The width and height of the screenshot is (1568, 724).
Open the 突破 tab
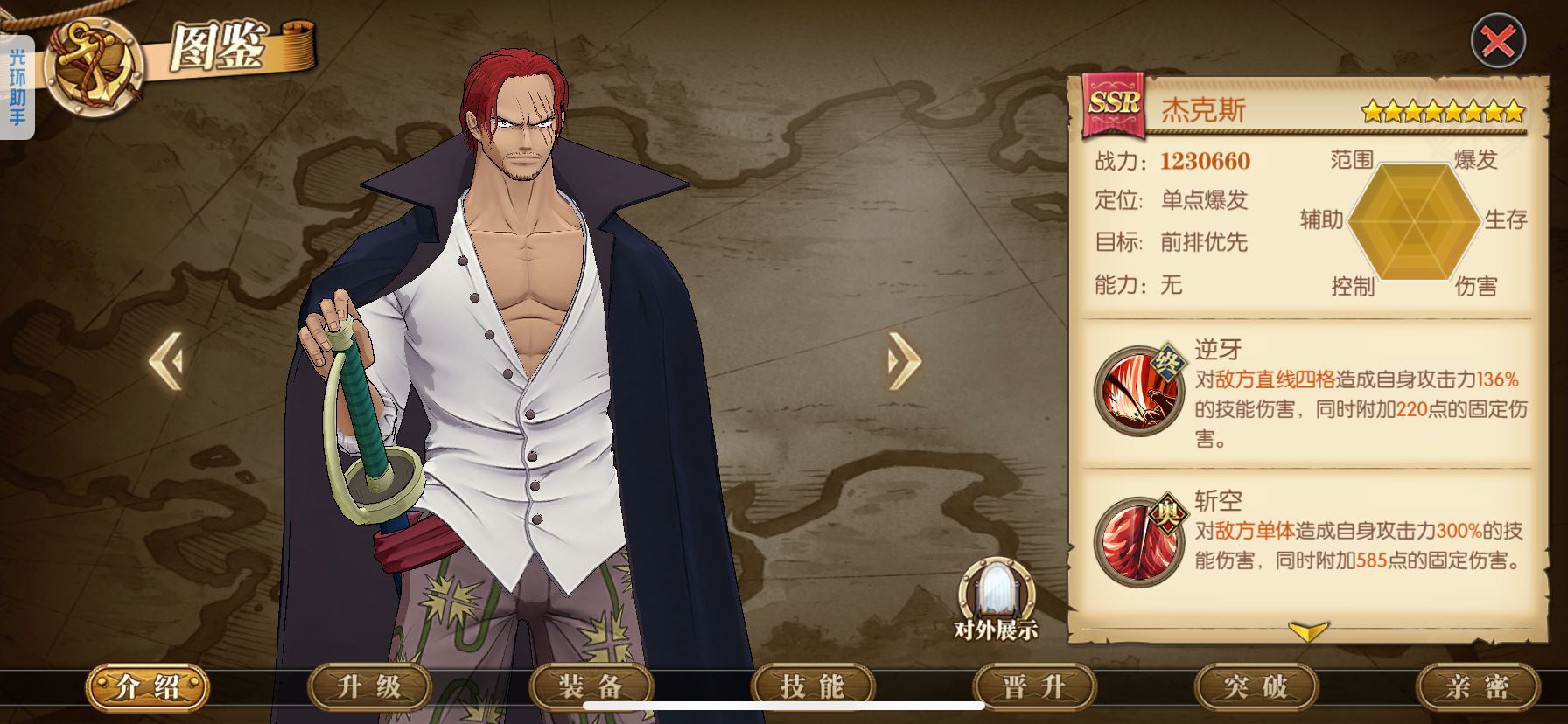[1256, 686]
